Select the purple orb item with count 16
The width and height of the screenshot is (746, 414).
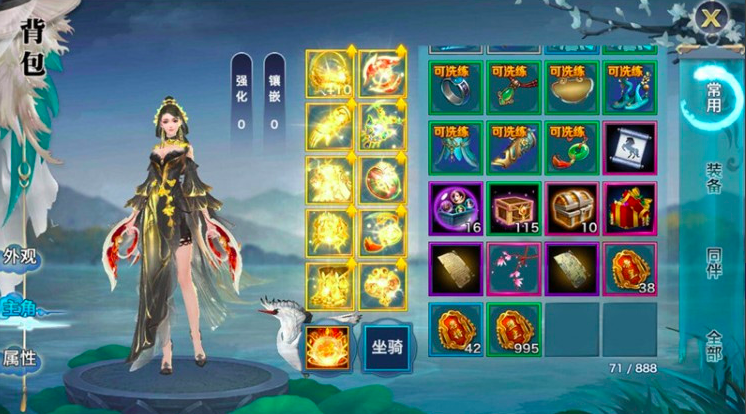(456, 208)
